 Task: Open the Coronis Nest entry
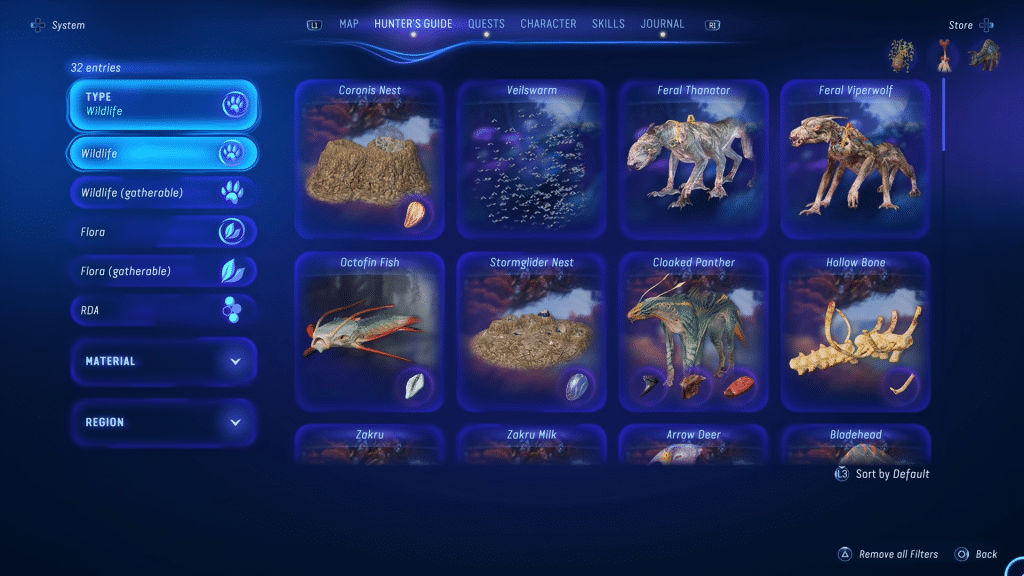tap(370, 160)
